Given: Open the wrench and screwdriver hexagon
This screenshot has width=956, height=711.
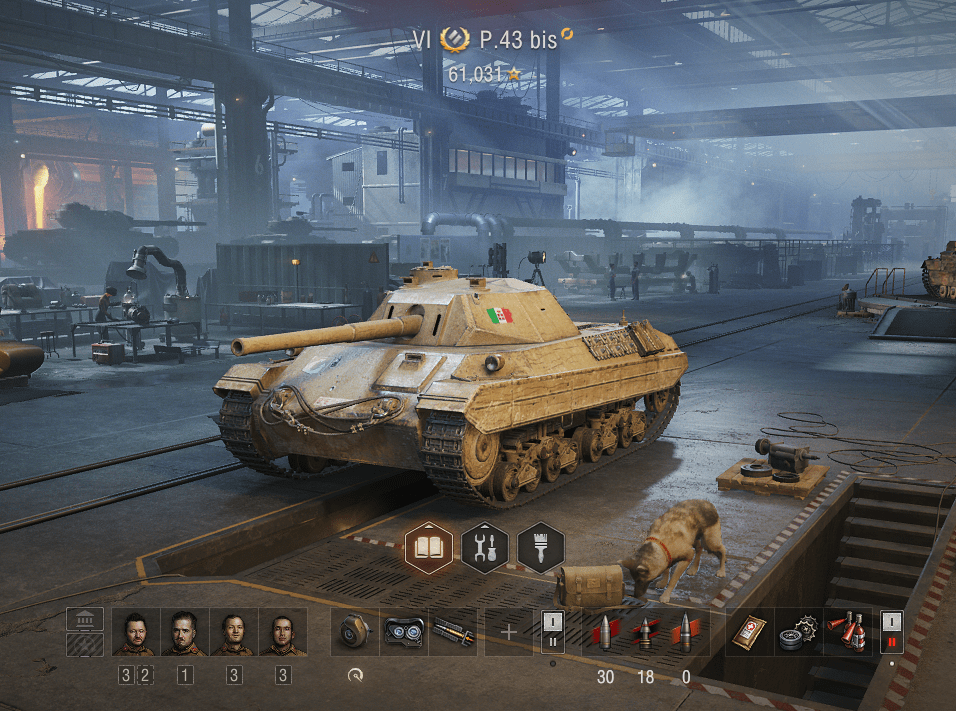Looking at the screenshot, I should coord(485,548).
